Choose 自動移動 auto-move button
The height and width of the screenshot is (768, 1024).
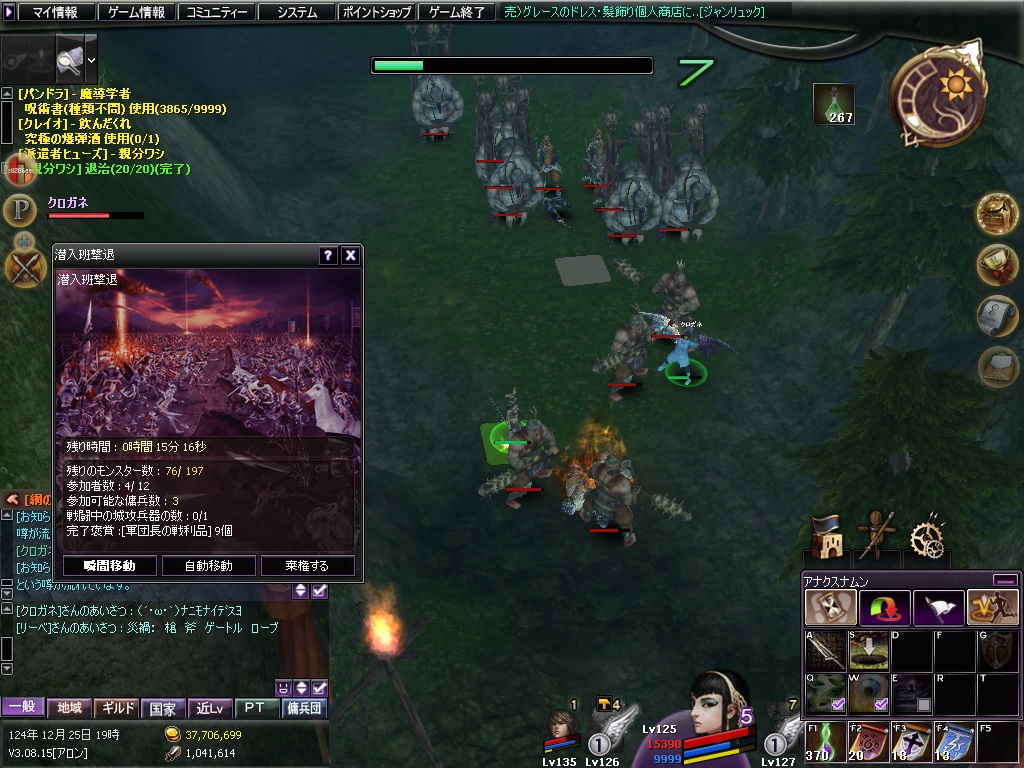(x=209, y=565)
